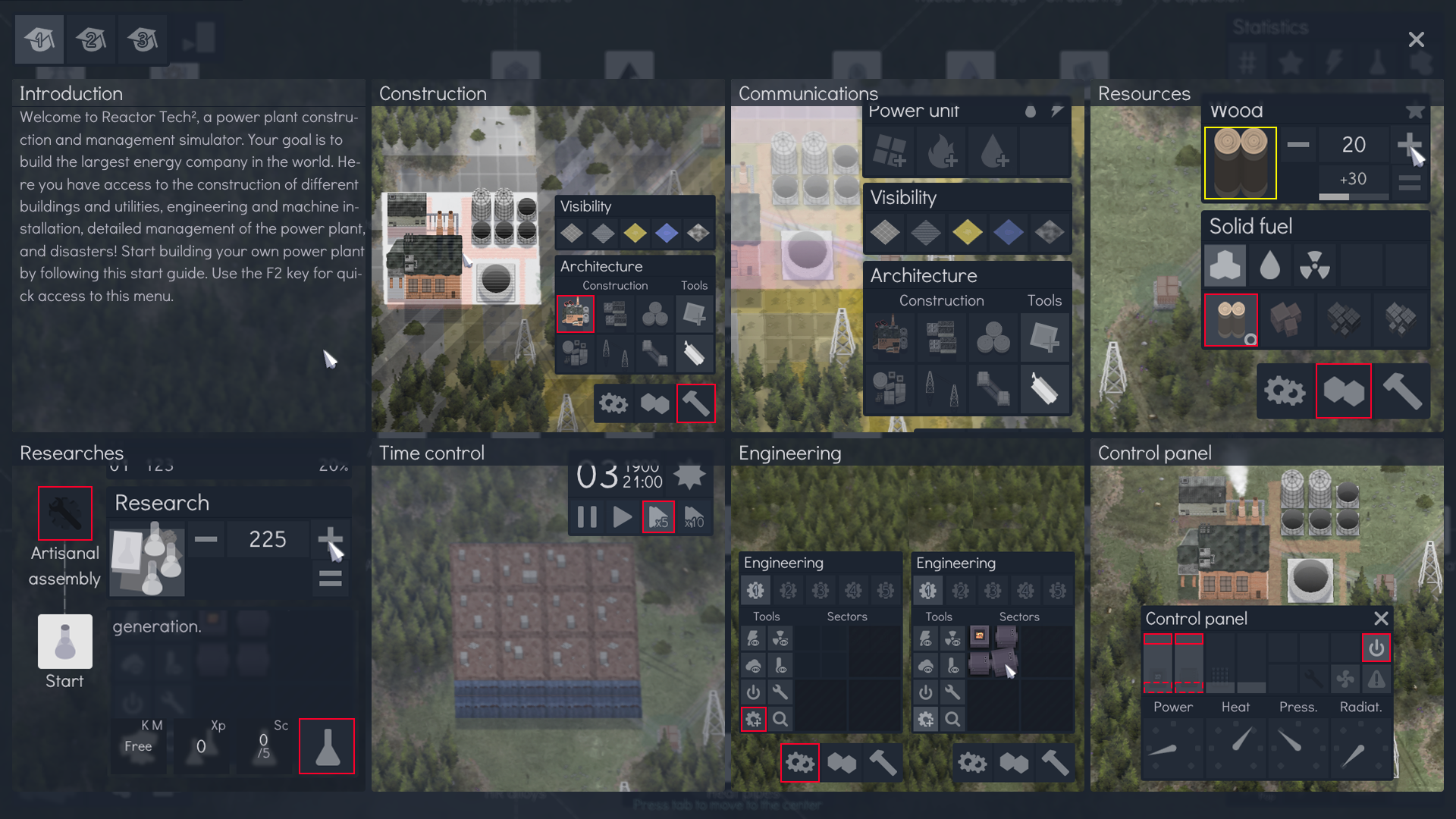Click the Wood quantity progress bar
Viewport: 1456px width, 819px height.
click(x=1353, y=196)
